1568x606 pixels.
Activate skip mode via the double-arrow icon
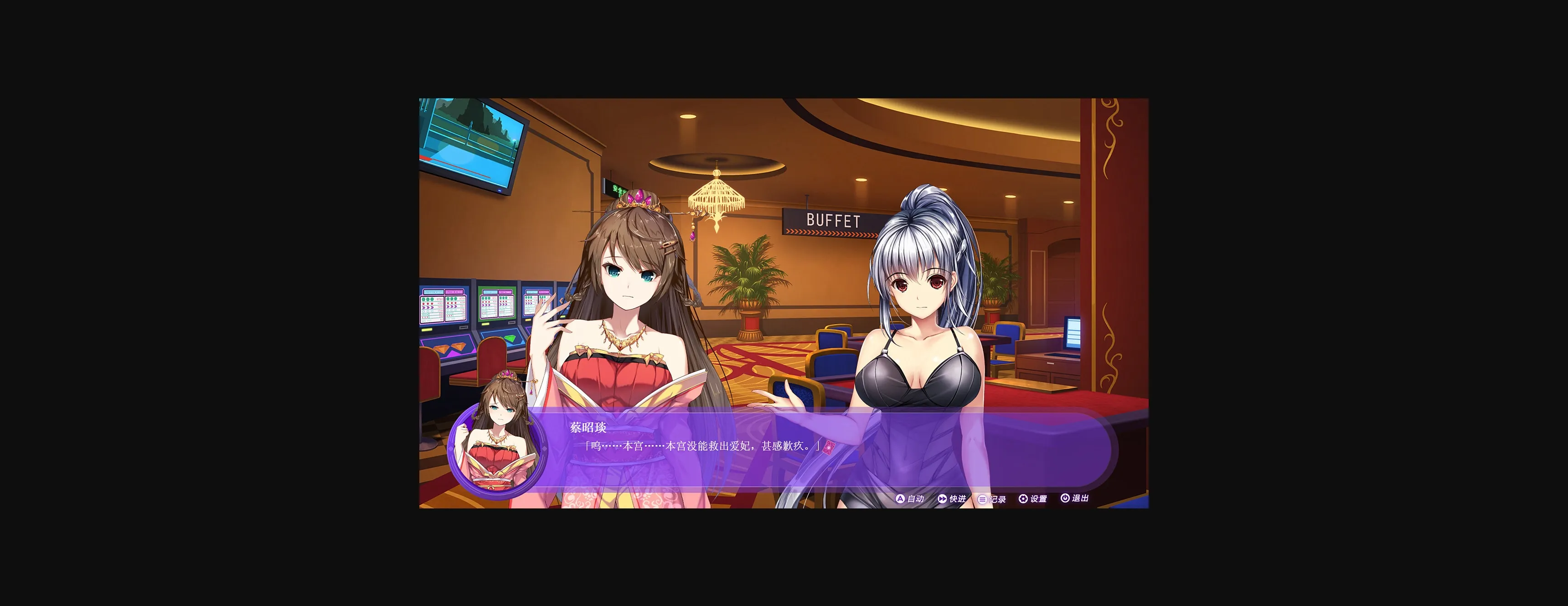pyautogui.click(x=943, y=498)
